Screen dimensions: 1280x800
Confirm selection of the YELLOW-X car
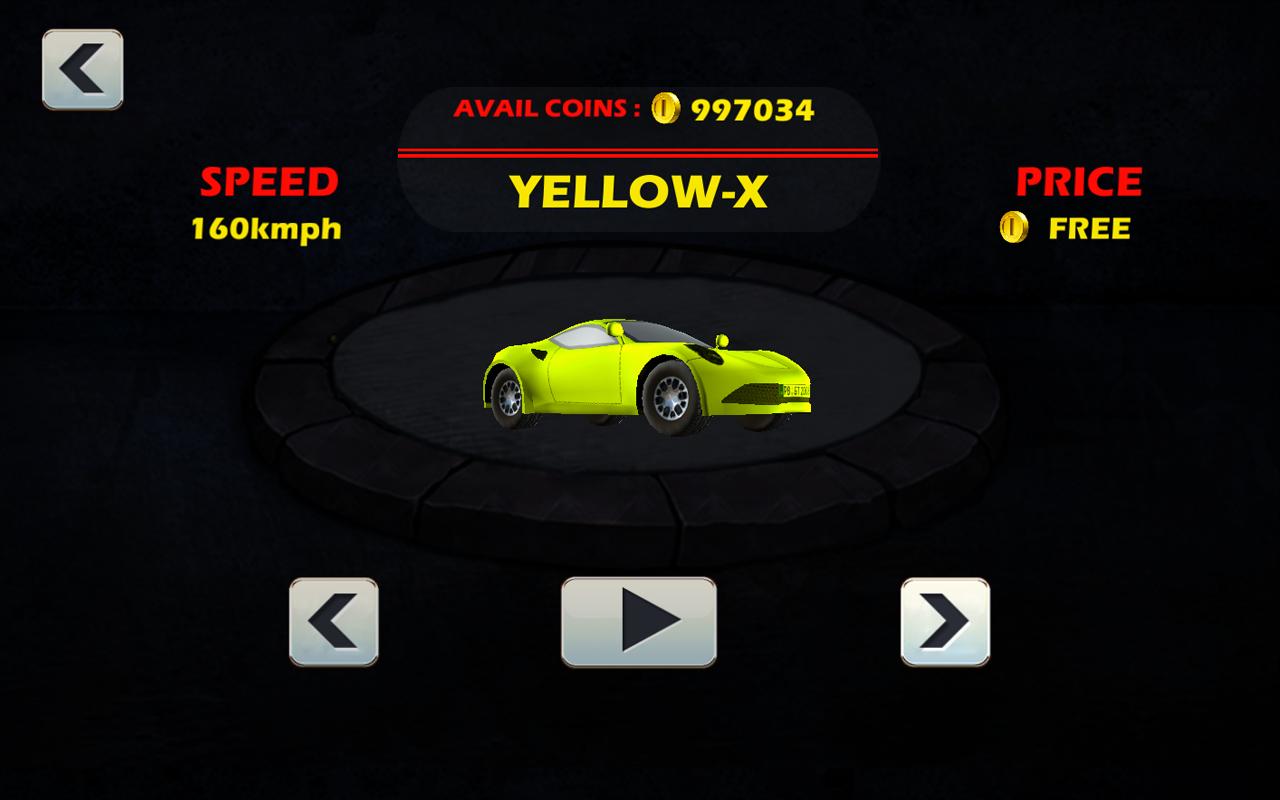(638, 622)
